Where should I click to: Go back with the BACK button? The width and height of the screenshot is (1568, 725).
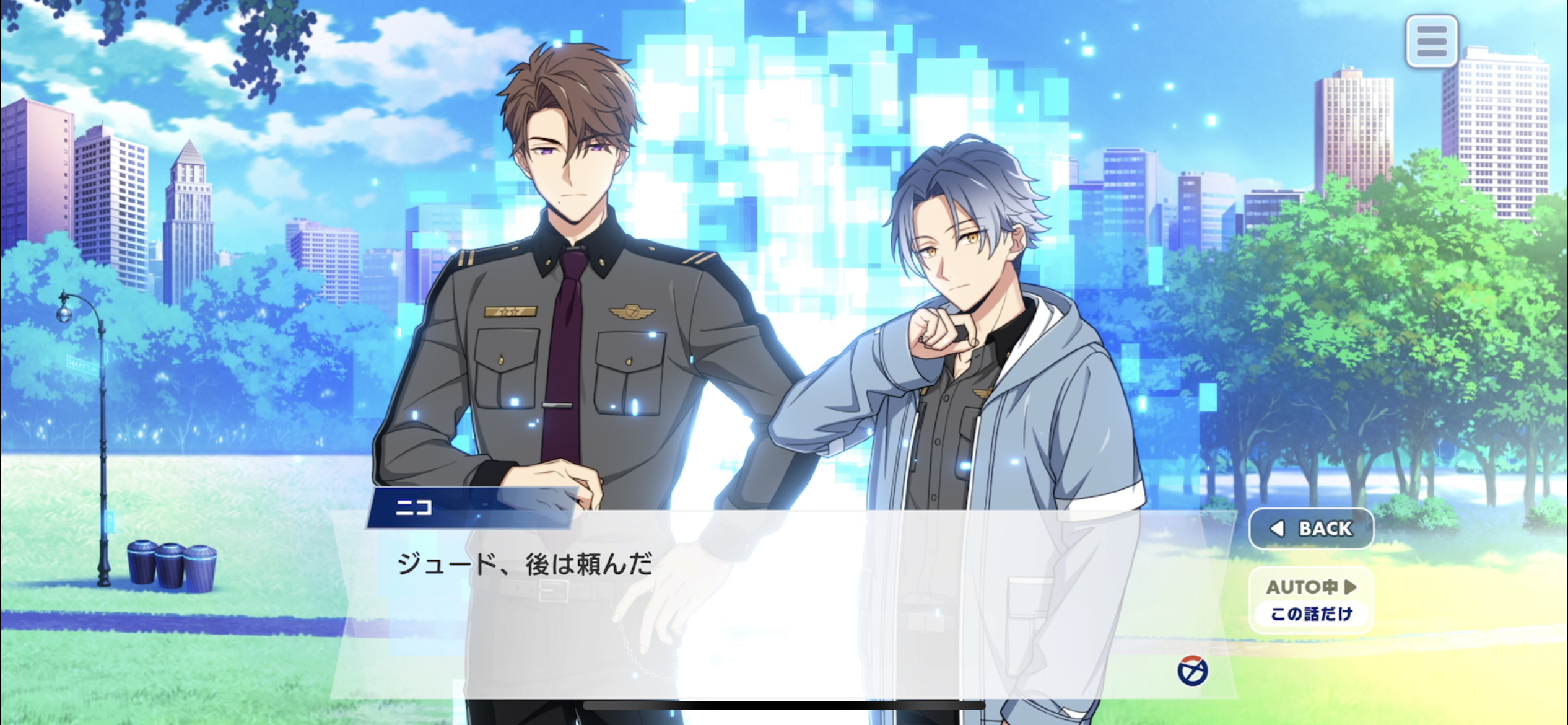[x=1311, y=529]
